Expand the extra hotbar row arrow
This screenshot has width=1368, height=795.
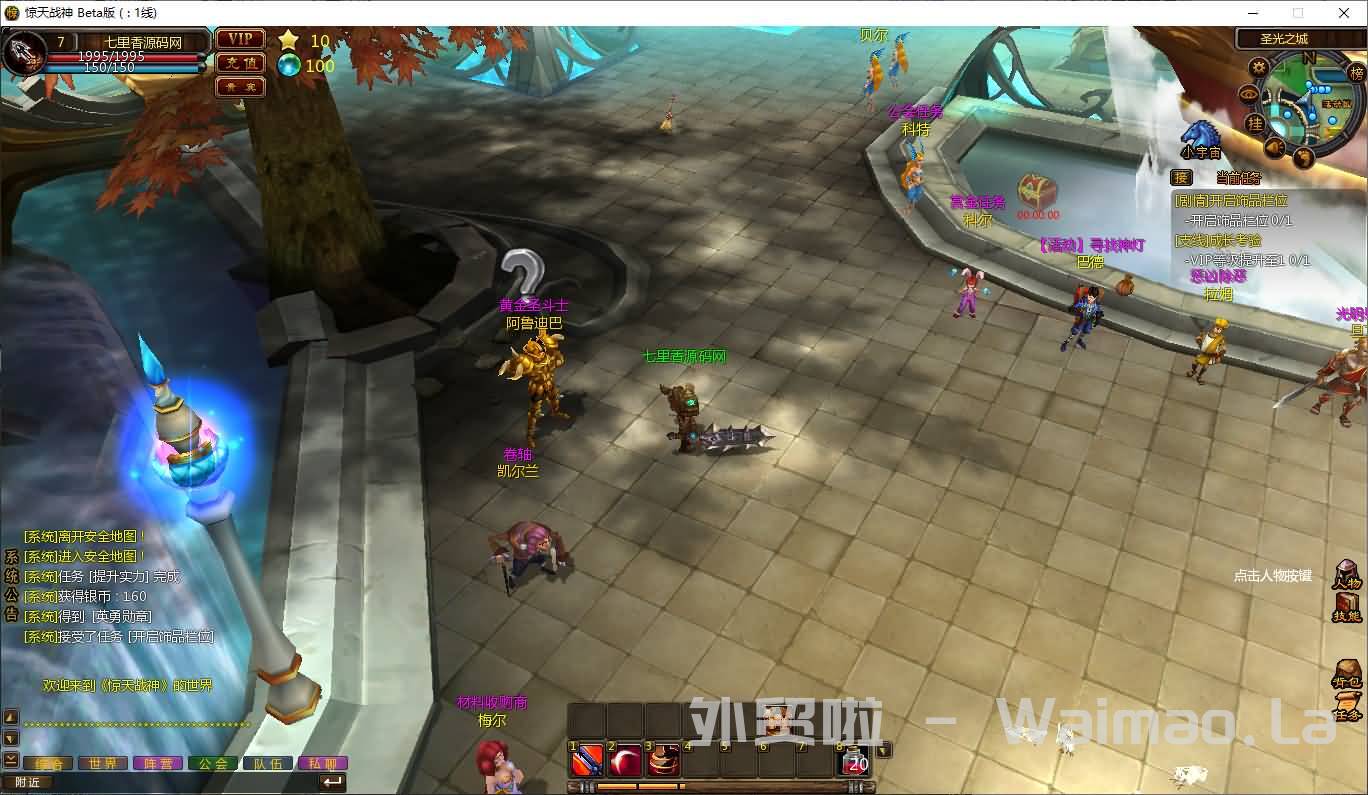click(x=883, y=749)
